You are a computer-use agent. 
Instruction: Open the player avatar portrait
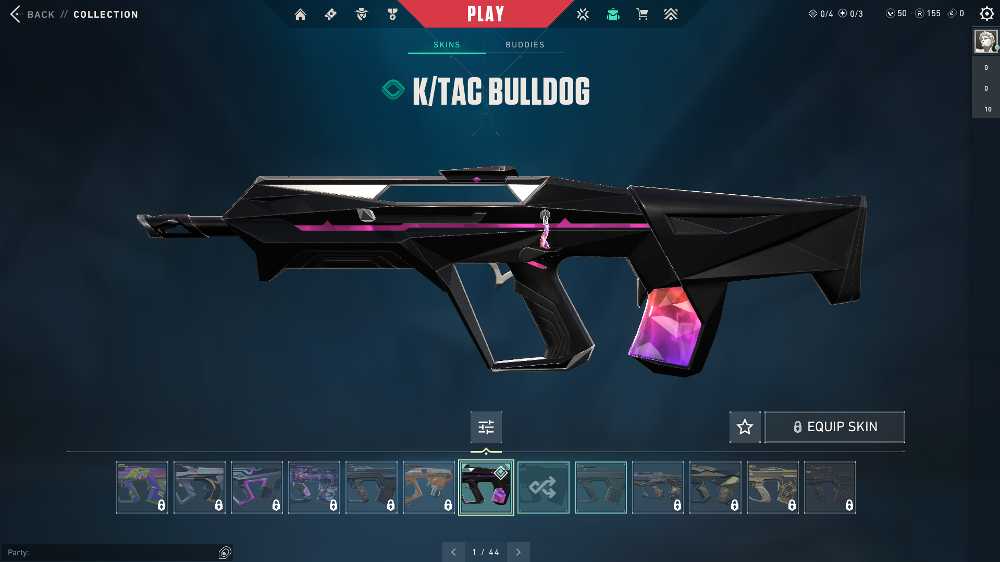(x=985, y=41)
